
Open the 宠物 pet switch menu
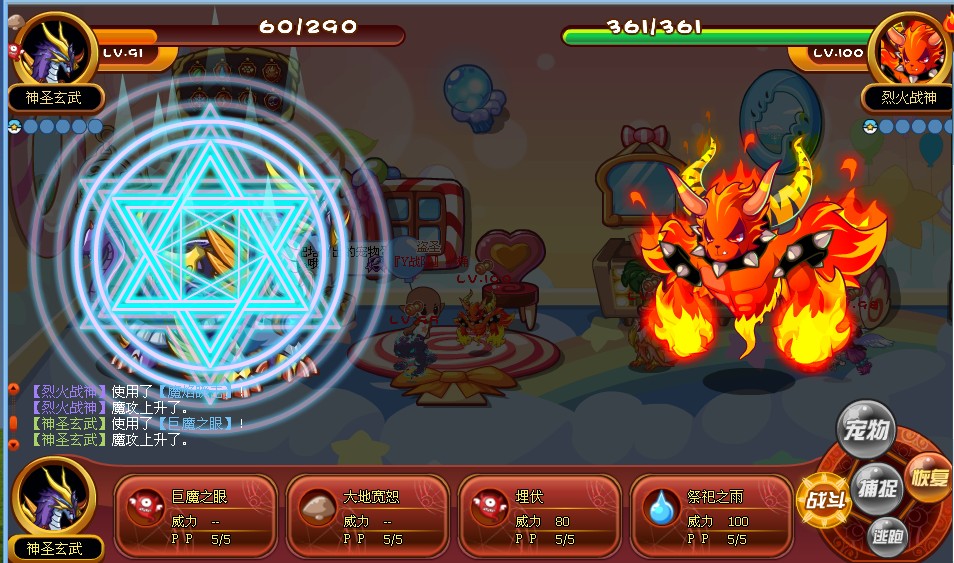865,430
